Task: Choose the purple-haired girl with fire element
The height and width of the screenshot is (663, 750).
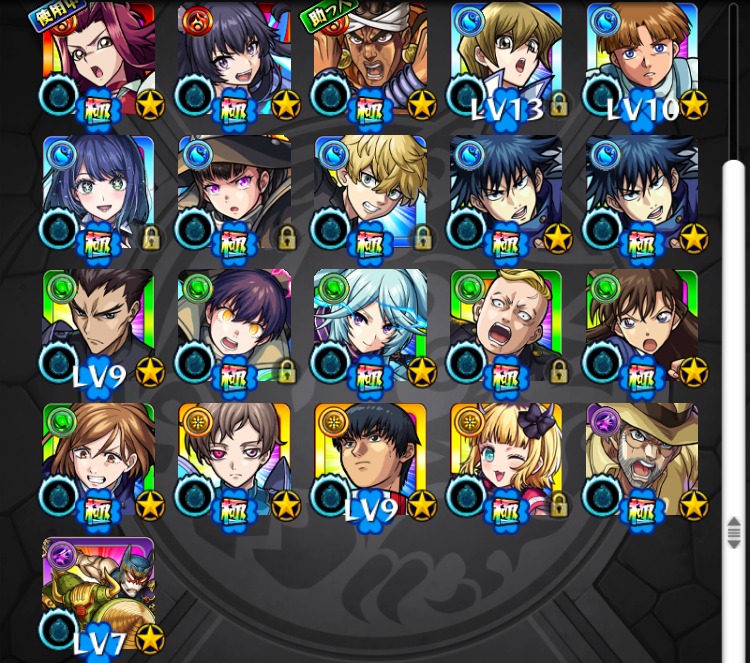Action: pyautogui.click(x=234, y=60)
